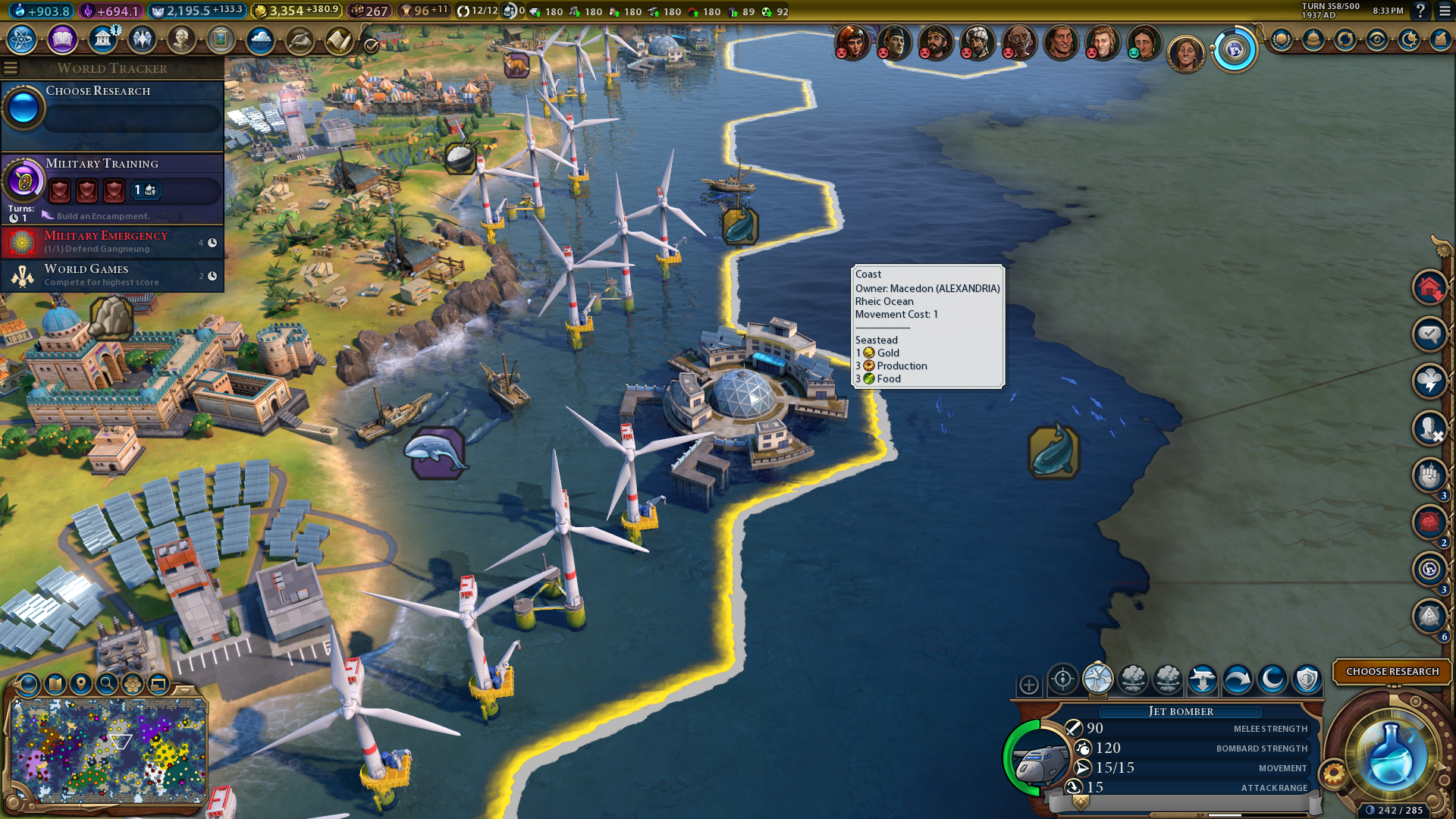
Task: Open the top-right game menu
Action: coord(1445,11)
